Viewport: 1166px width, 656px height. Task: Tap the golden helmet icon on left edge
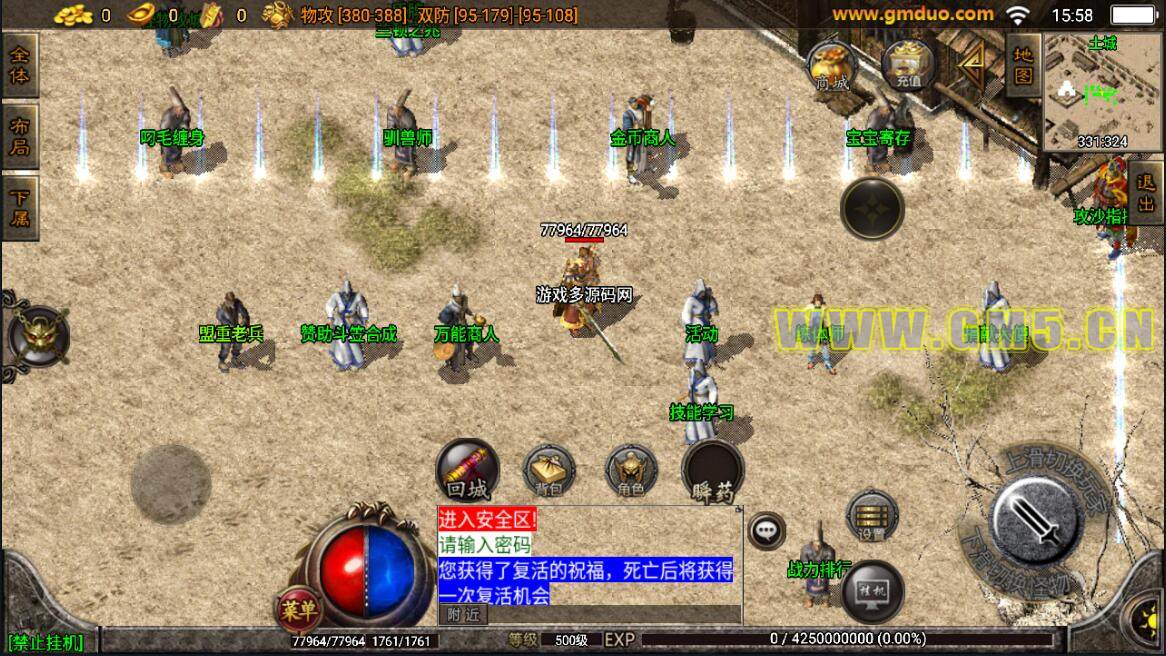38,336
